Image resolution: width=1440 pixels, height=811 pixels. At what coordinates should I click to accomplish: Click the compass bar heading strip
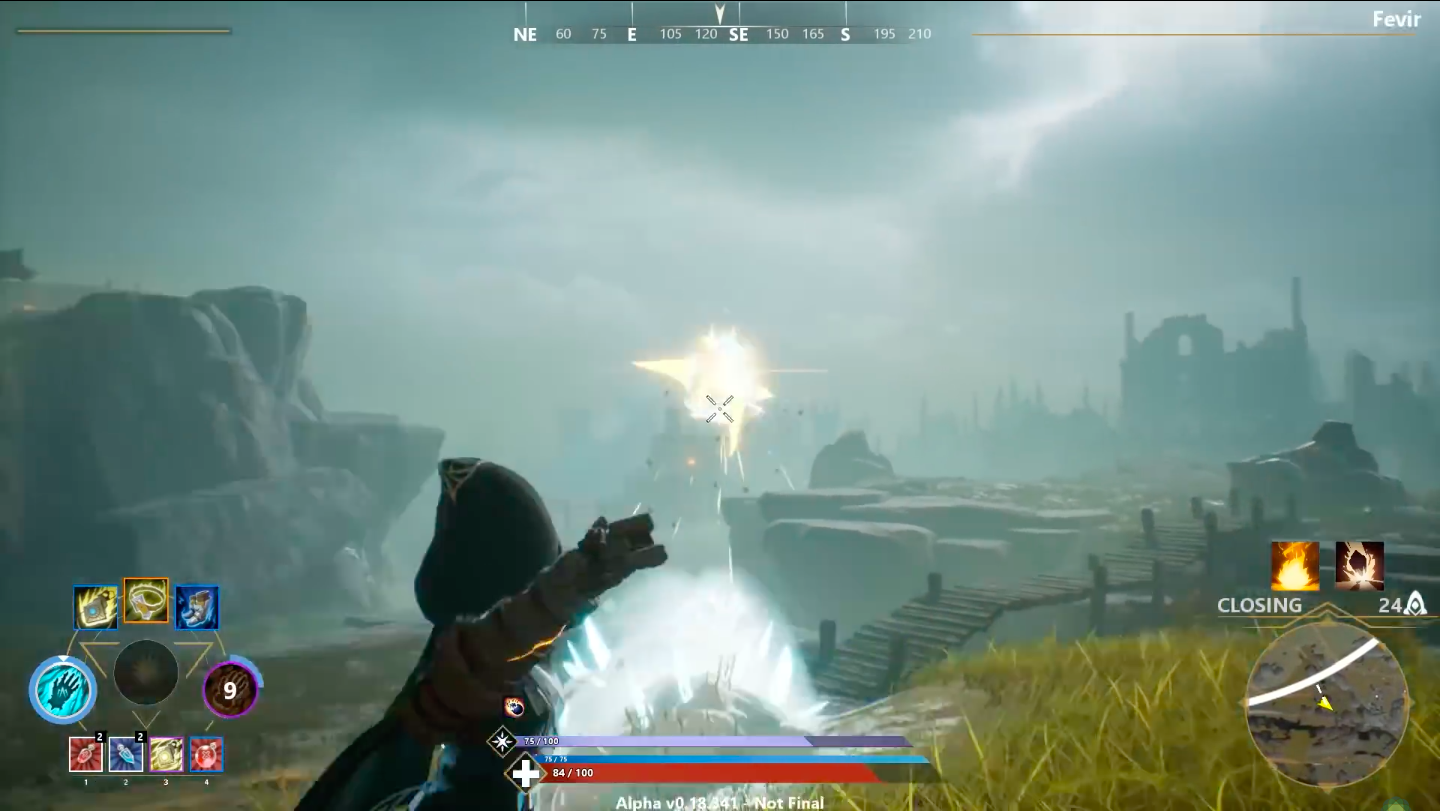pyautogui.click(x=720, y=34)
